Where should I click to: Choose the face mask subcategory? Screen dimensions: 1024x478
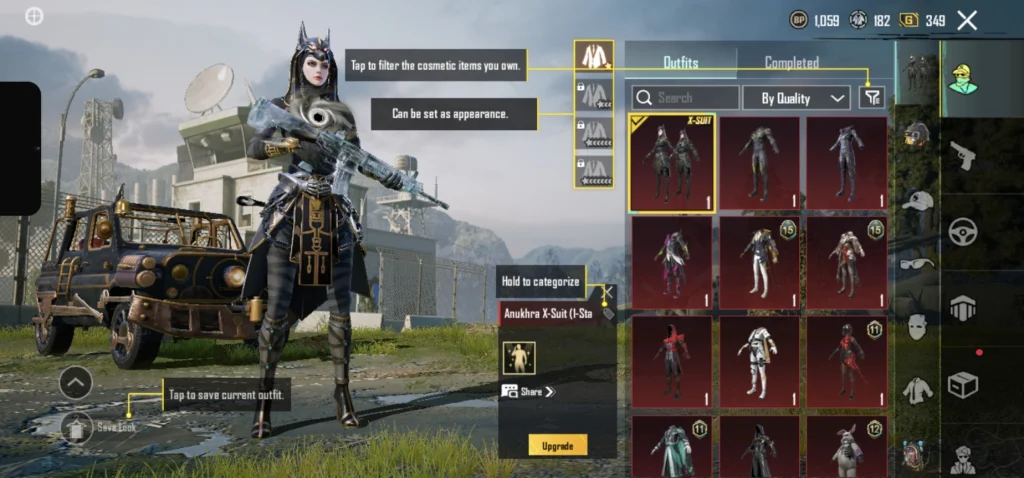pyautogui.click(x=917, y=326)
